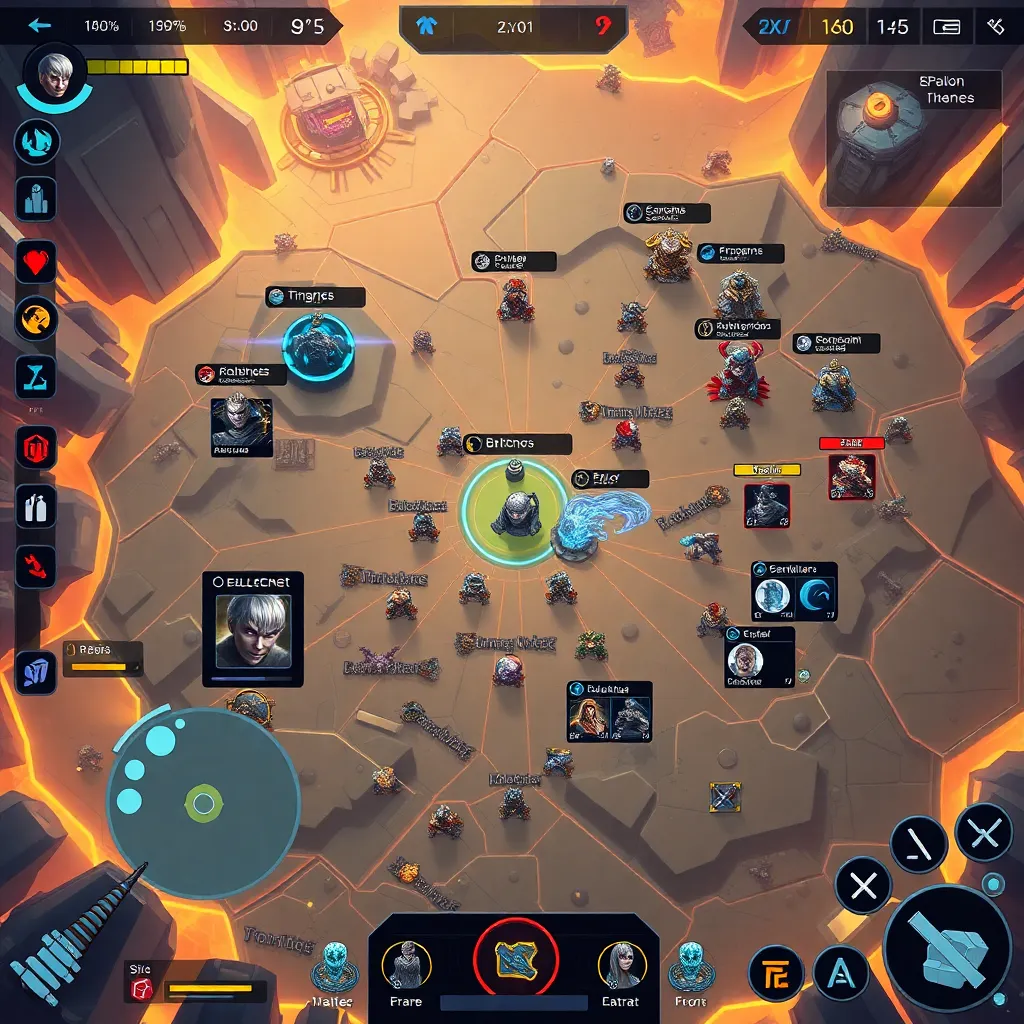Viewport: 1024px width, 1024px height.
Task: Activate the orange circular sidebar icon
Action: pos(37,320)
